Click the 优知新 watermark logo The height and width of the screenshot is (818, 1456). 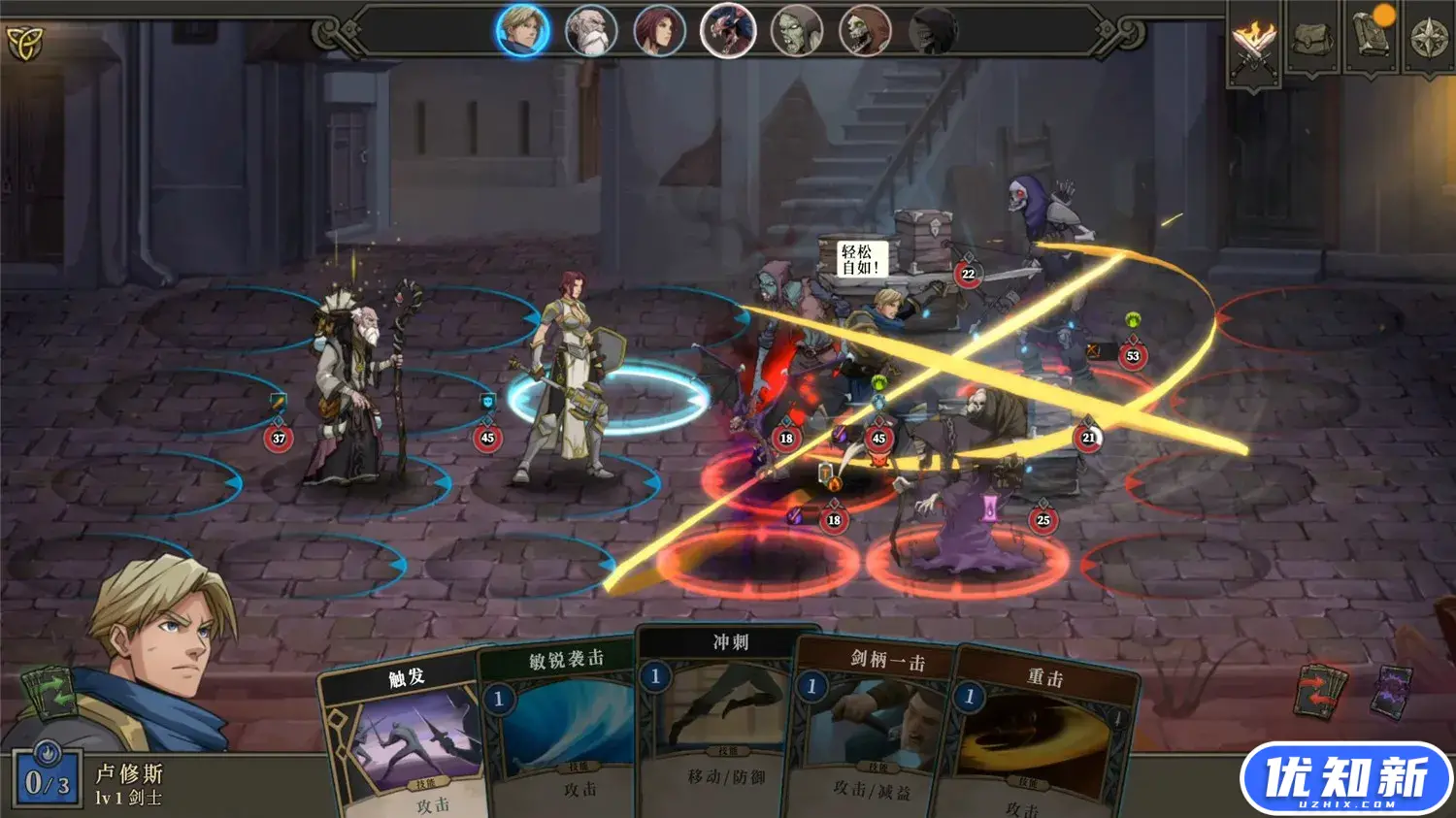click(x=1345, y=778)
